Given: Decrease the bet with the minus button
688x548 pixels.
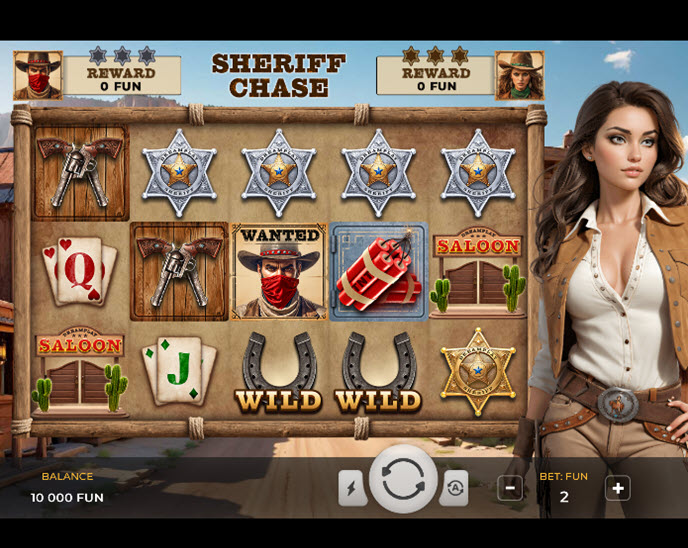Looking at the screenshot, I should [510, 488].
